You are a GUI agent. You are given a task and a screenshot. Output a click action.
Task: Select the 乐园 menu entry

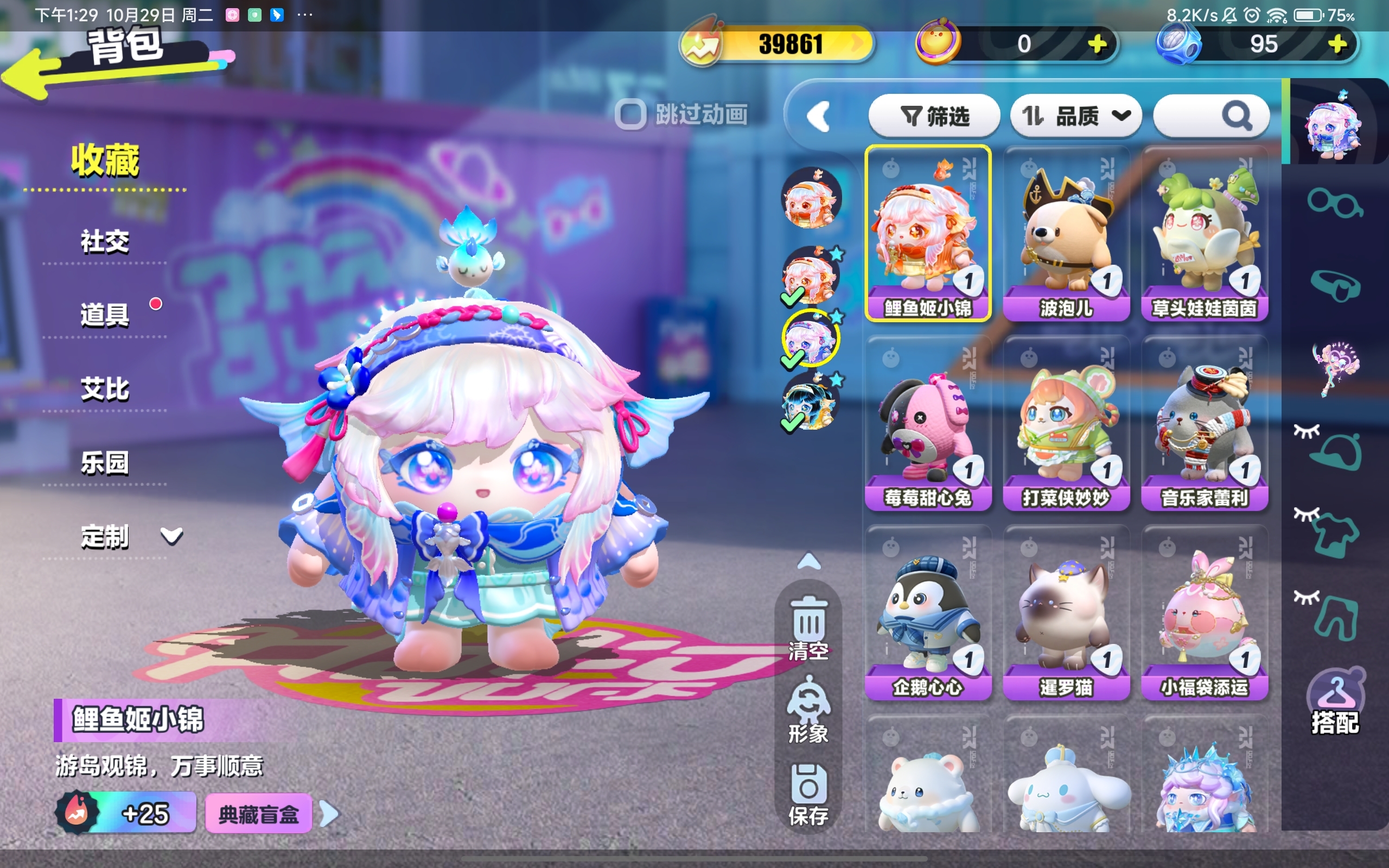105,463
